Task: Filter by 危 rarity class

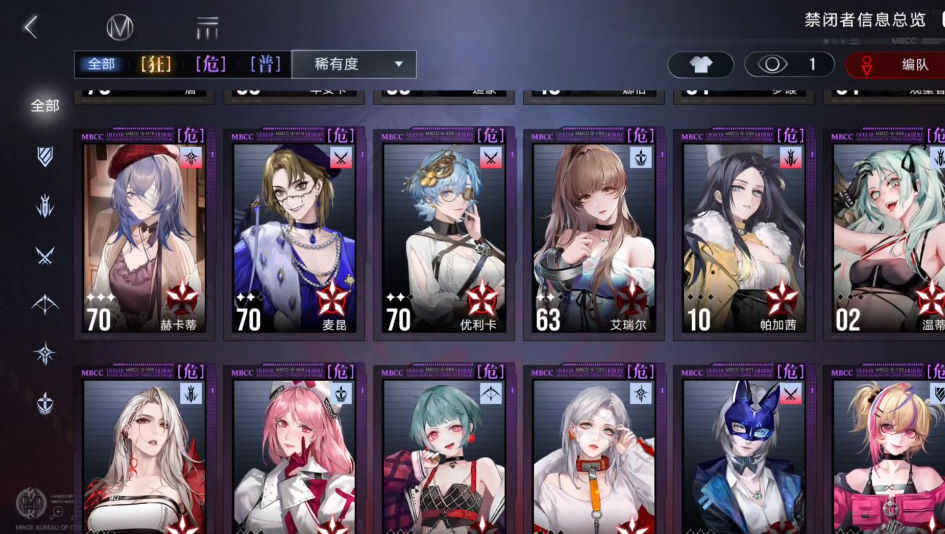Action: [210, 64]
